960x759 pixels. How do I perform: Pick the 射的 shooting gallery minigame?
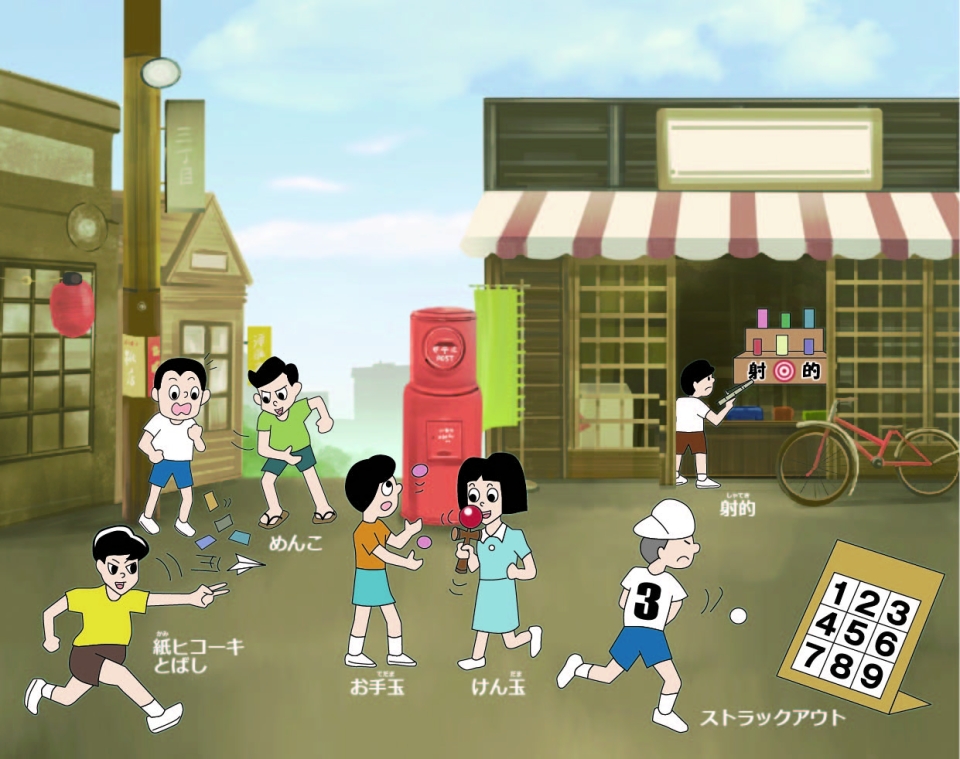point(738,508)
